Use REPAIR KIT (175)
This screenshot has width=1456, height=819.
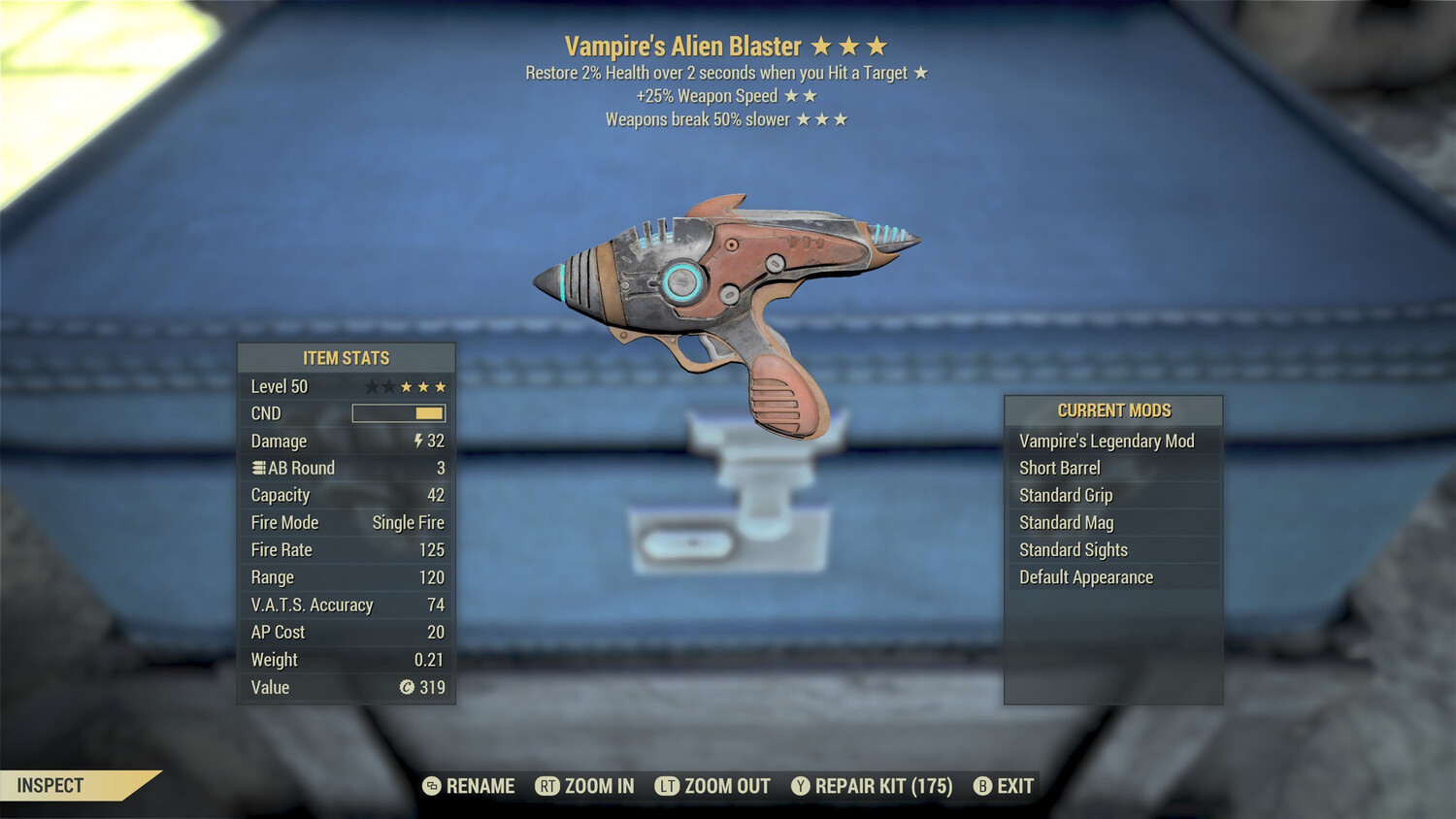(x=882, y=786)
